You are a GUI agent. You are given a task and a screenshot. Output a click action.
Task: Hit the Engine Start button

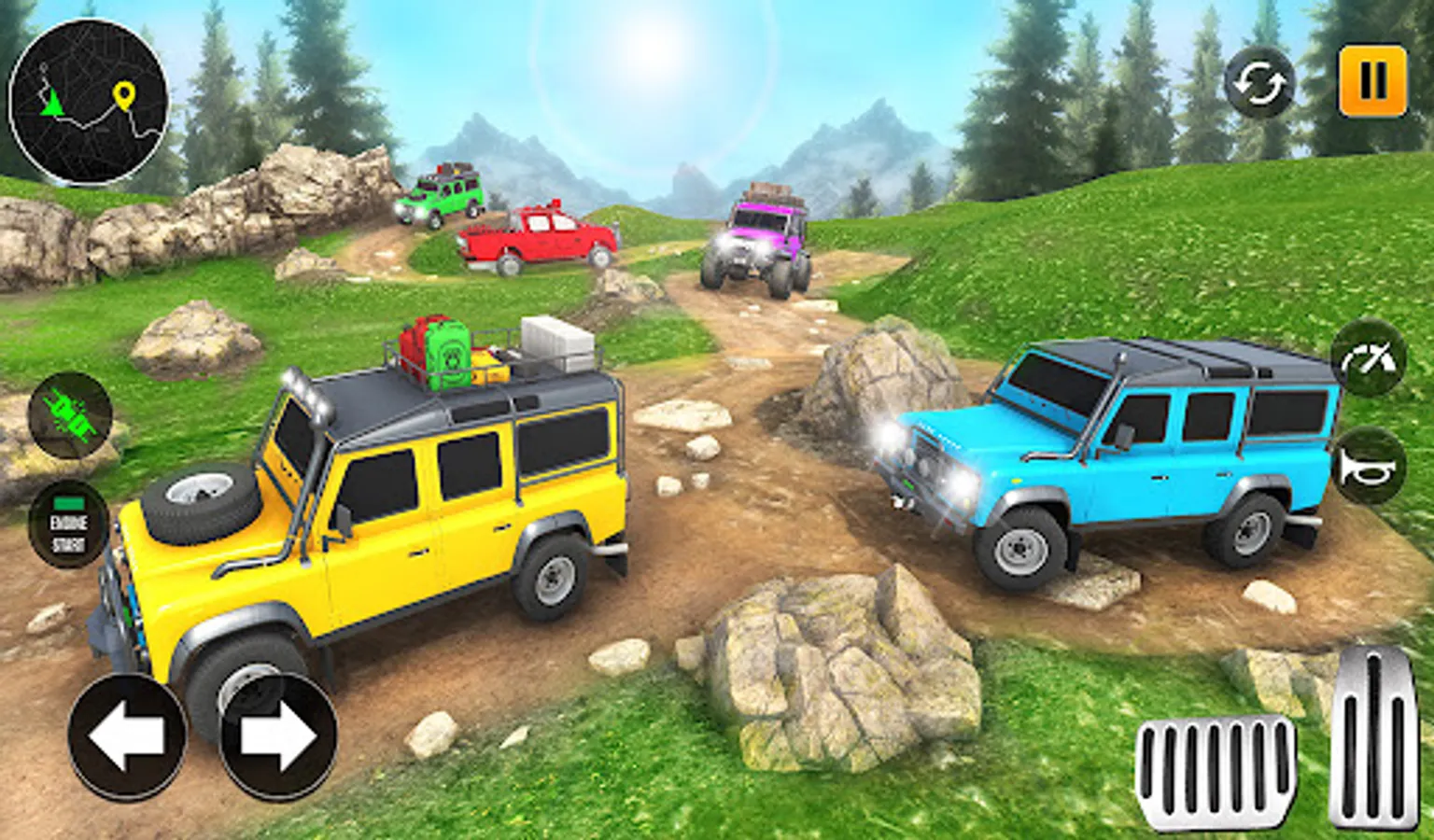coord(69,525)
